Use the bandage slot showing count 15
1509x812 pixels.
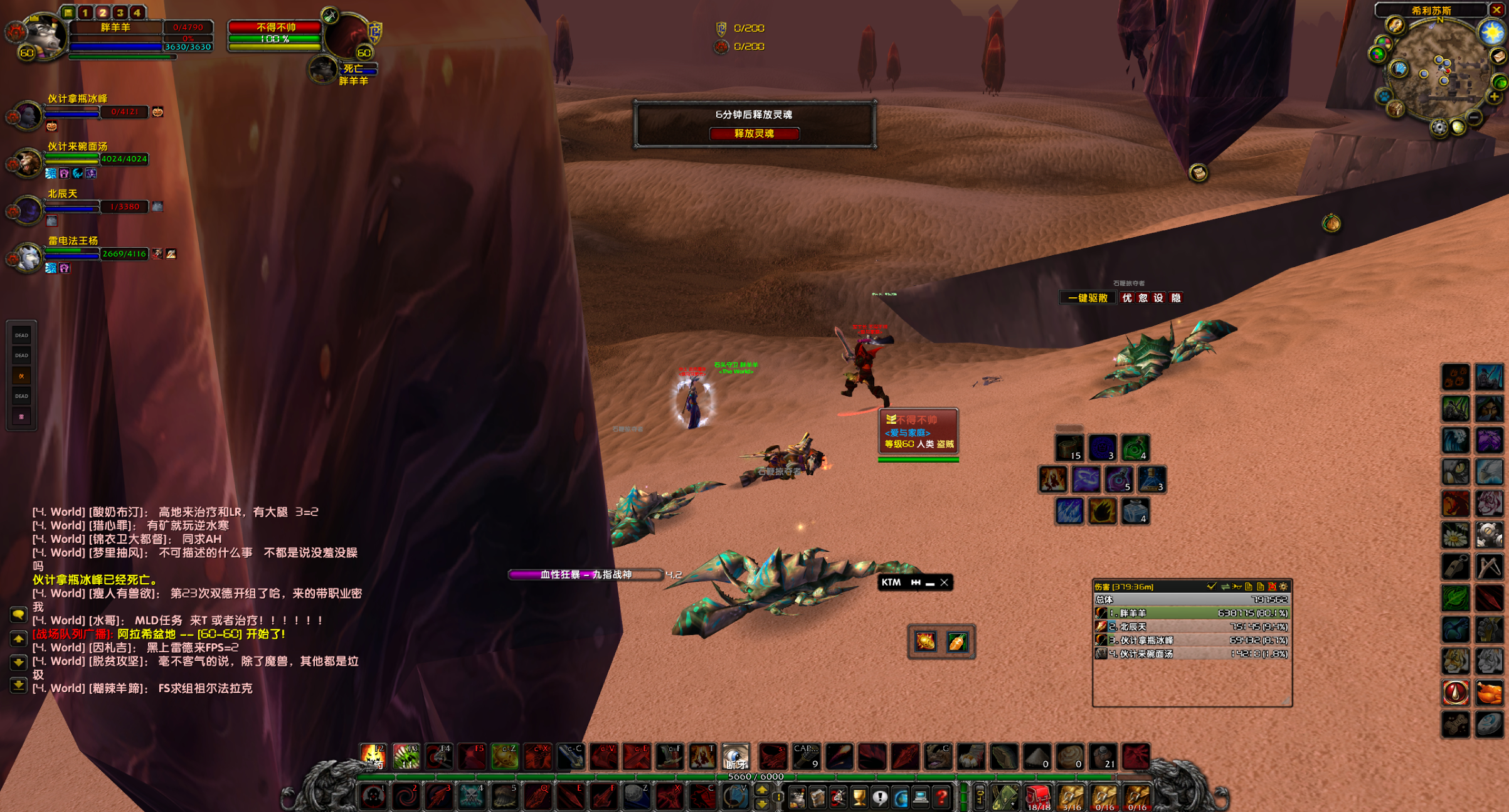pos(1069,448)
